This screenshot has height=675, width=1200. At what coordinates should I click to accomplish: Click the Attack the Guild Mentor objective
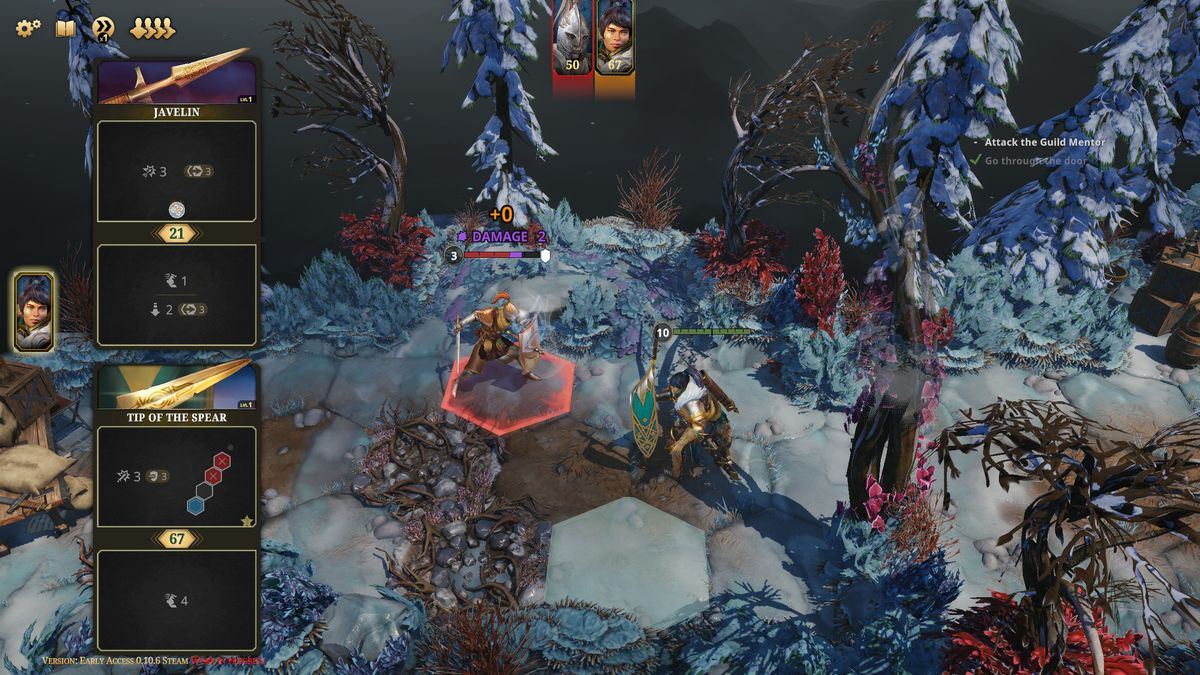(x=1044, y=142)
